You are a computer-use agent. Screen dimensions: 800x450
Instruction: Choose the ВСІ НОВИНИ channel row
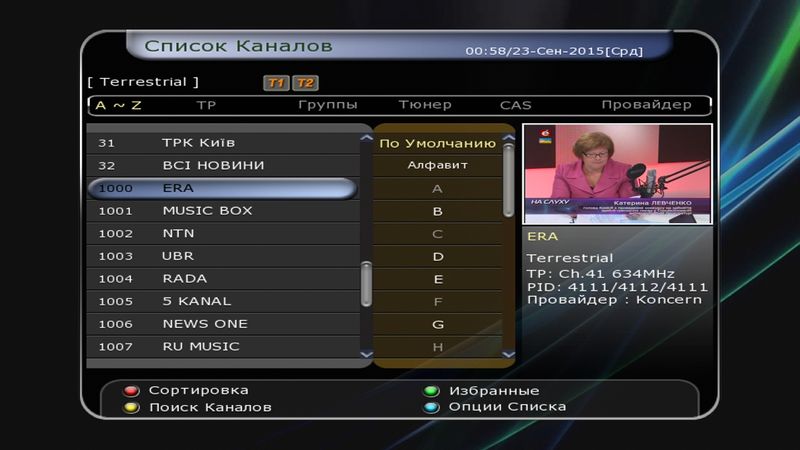(222, 165)
